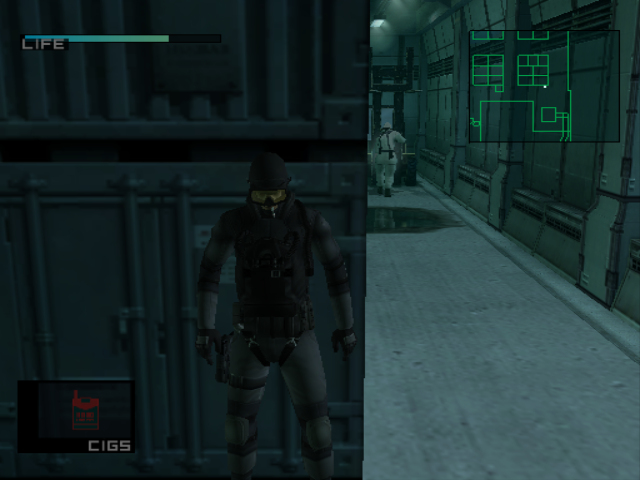The image size is (640, 480).
Task: Select the CIGS equipped item slot
Action: pyautogui.click(x=76, y=416)
